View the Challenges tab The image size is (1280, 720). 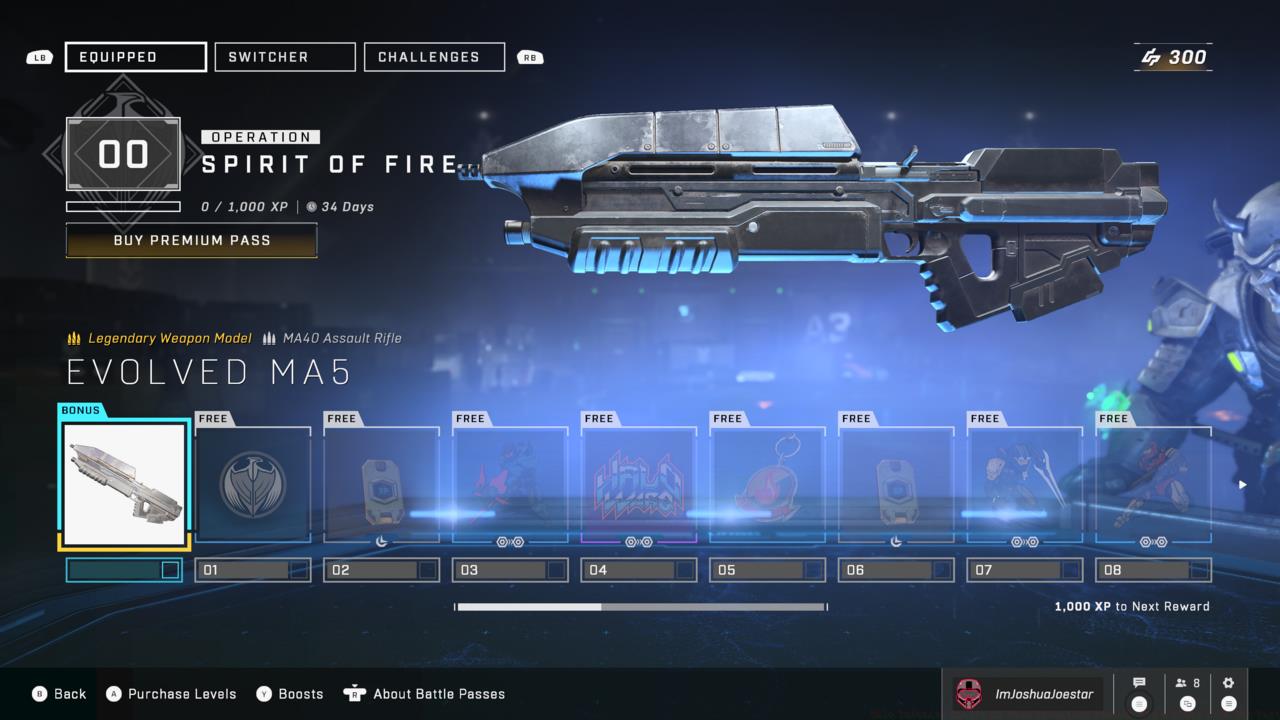pyautogui.click(x=434, y=57)
